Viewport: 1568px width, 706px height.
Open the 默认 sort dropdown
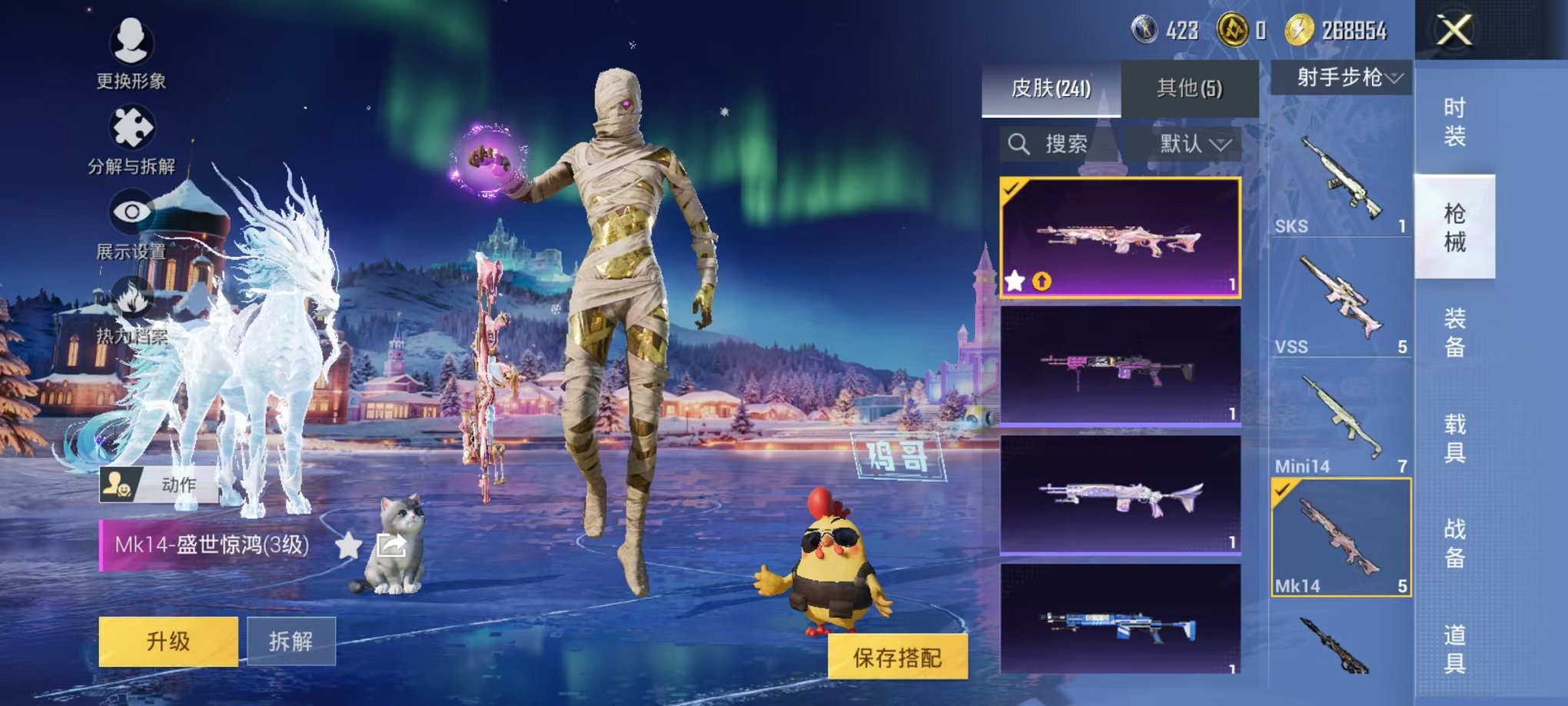click(1191, 142)
